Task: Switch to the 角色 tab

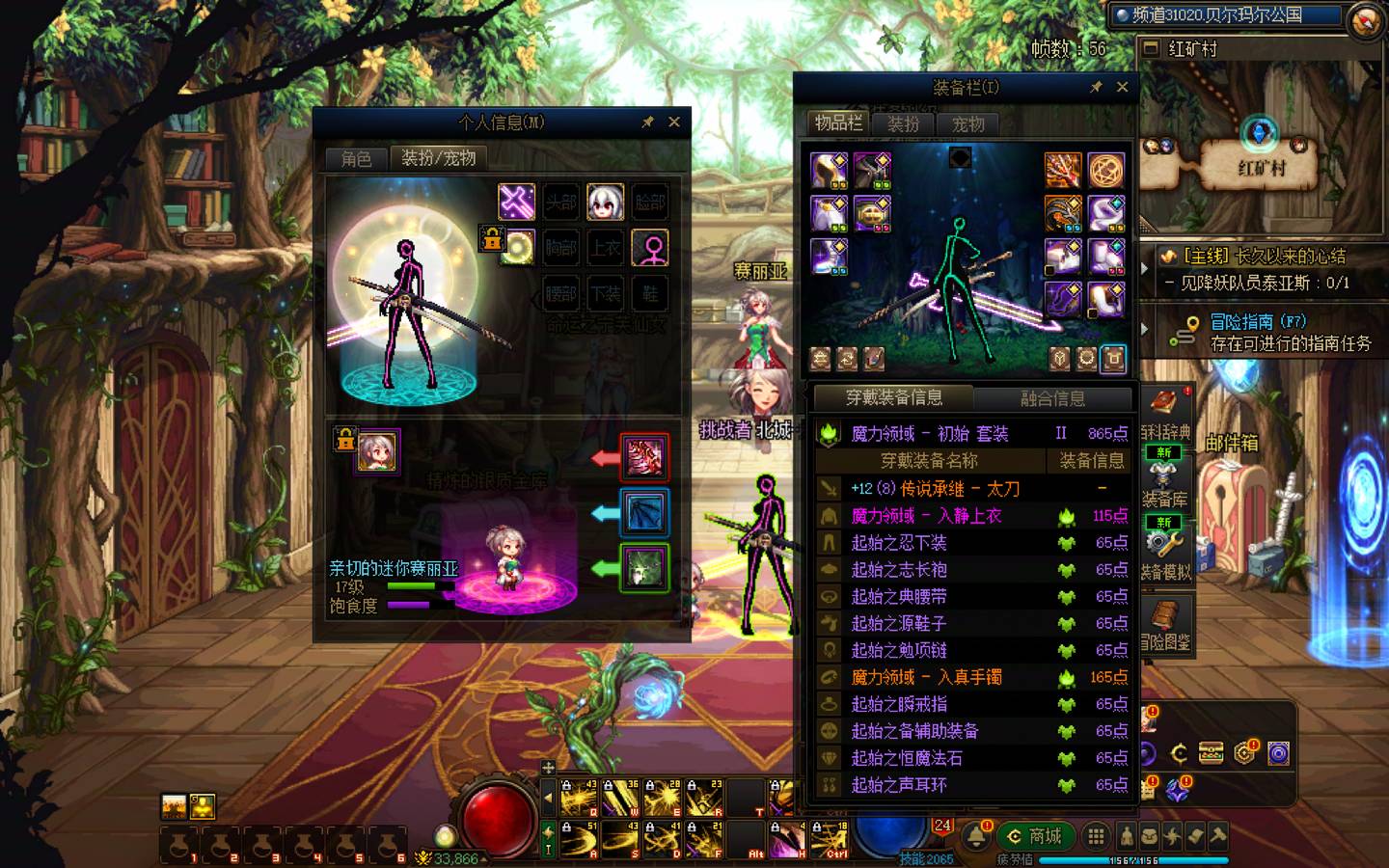Action: pyautogui.click(x=356, y=158)
